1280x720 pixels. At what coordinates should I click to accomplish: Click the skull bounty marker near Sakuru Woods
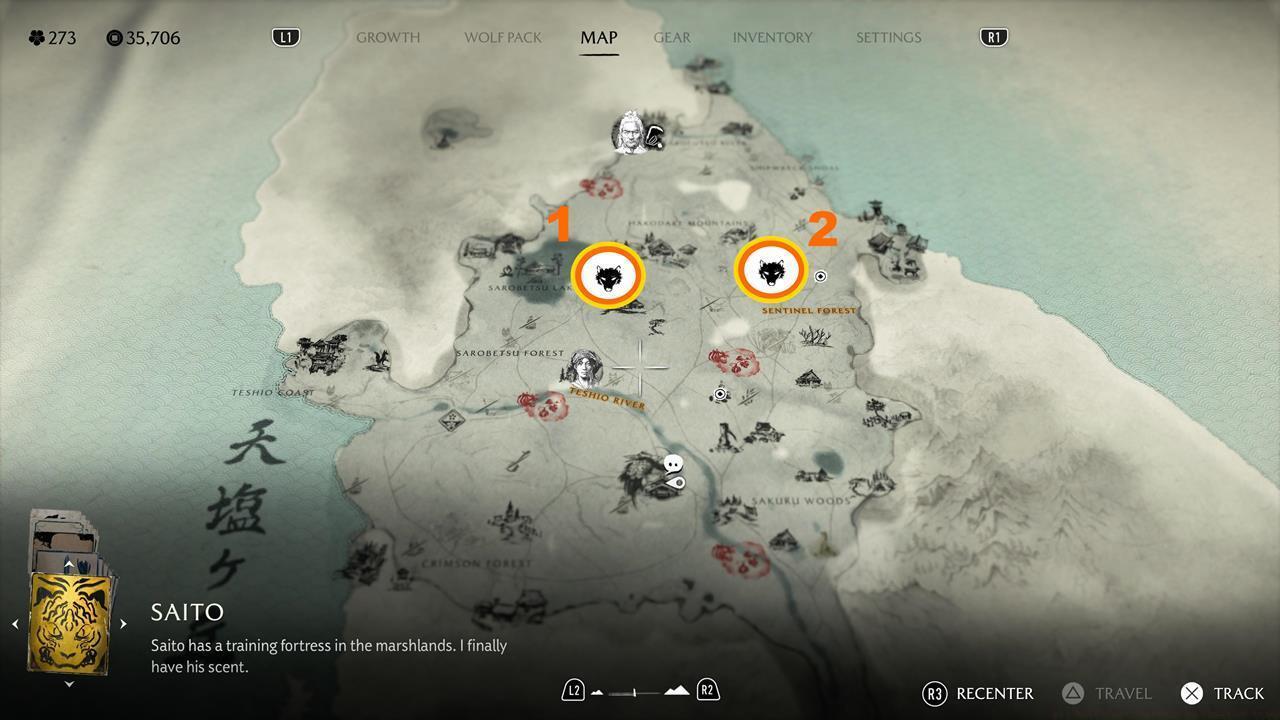(x=673, y=461)
